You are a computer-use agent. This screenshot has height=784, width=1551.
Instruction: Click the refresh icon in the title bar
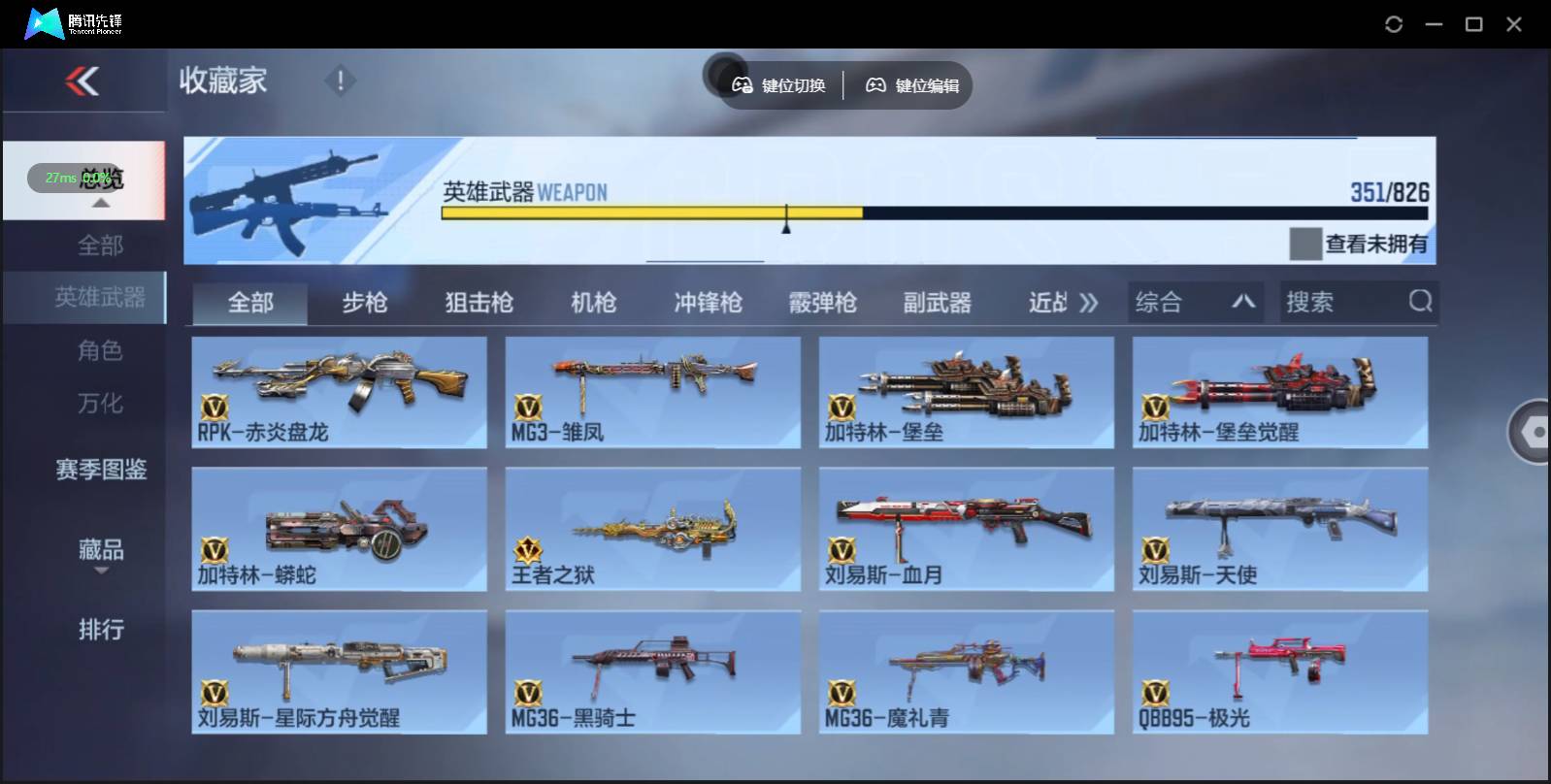click(x=1395, y=22)
